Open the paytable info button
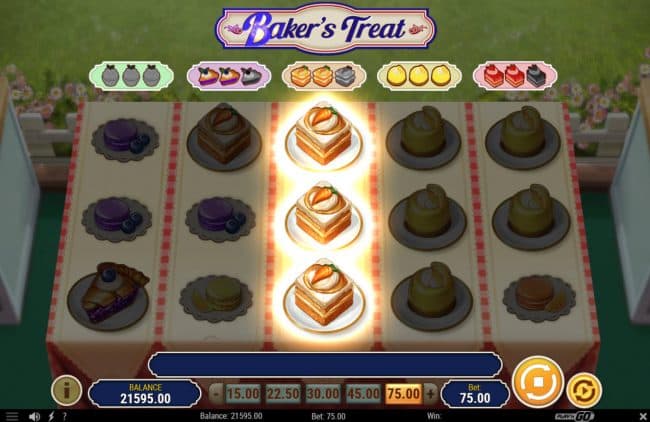The width and height of the screenshot is (650, 422). 66,390
